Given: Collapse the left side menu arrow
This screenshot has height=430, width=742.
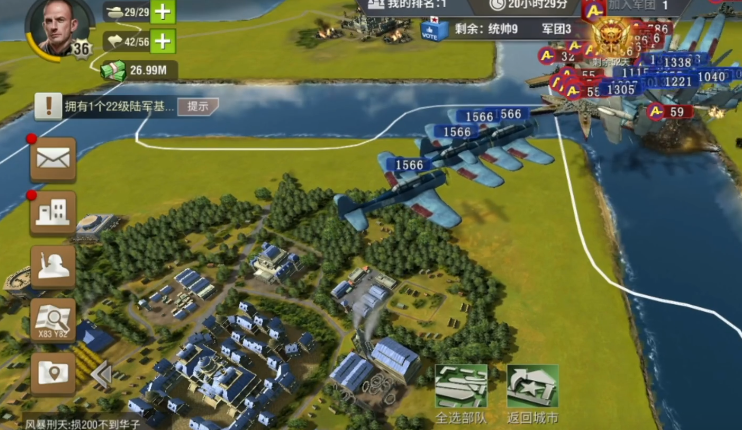Looking at the screenshot, I should (x=100, y=374).
